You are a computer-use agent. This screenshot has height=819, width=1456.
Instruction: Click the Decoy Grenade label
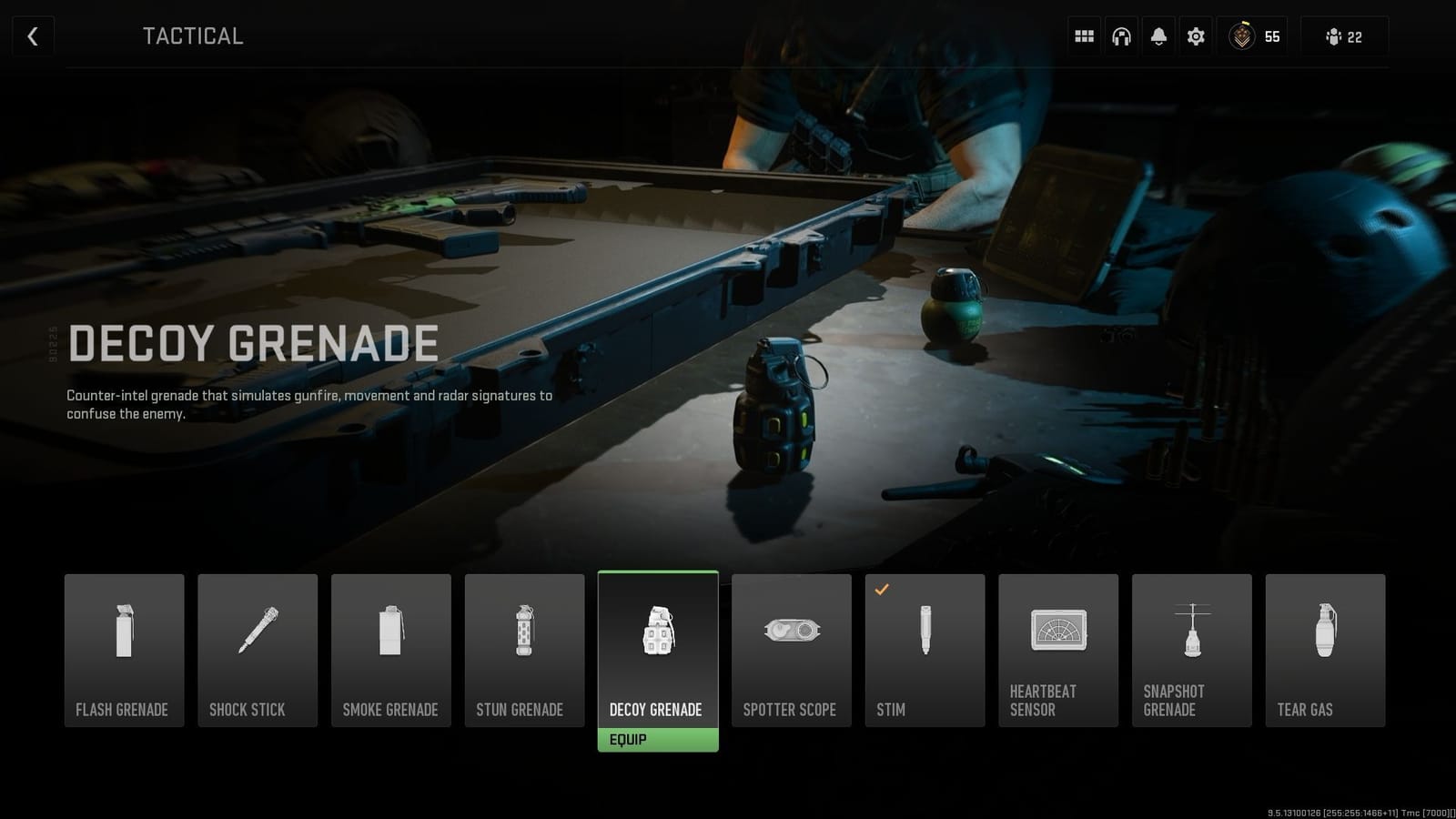657,709
